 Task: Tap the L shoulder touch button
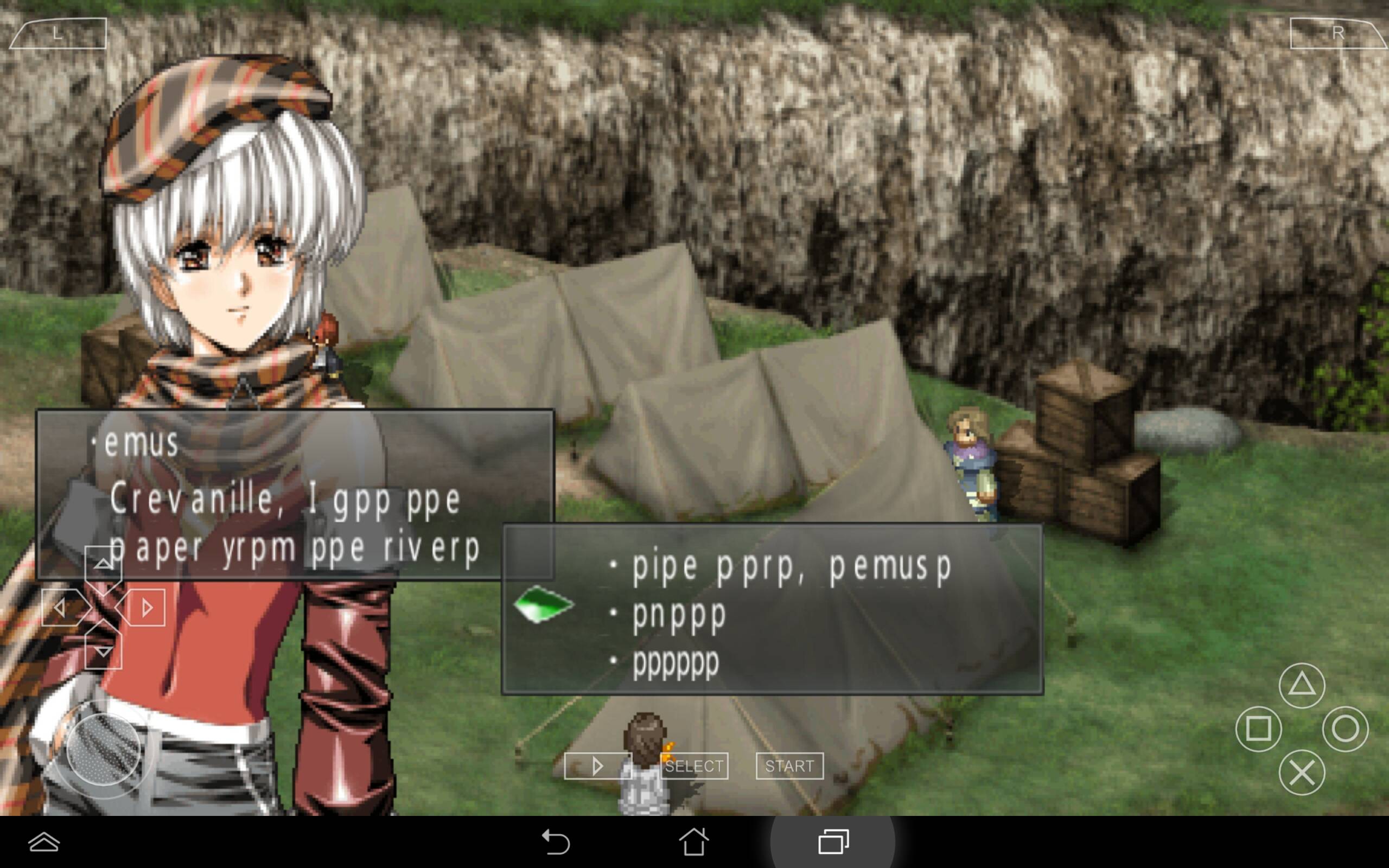59,33
